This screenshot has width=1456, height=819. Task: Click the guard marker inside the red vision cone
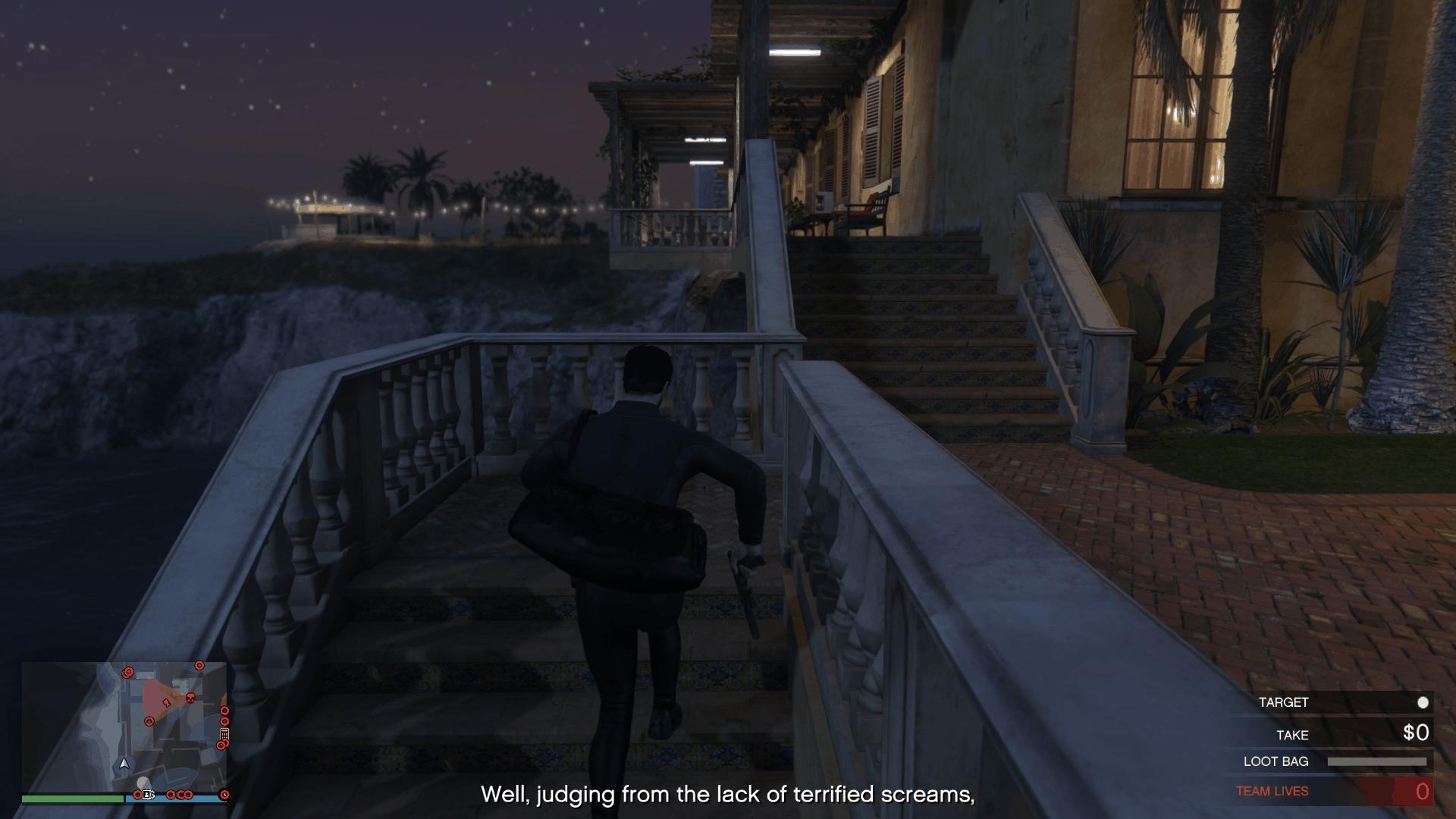166,702
